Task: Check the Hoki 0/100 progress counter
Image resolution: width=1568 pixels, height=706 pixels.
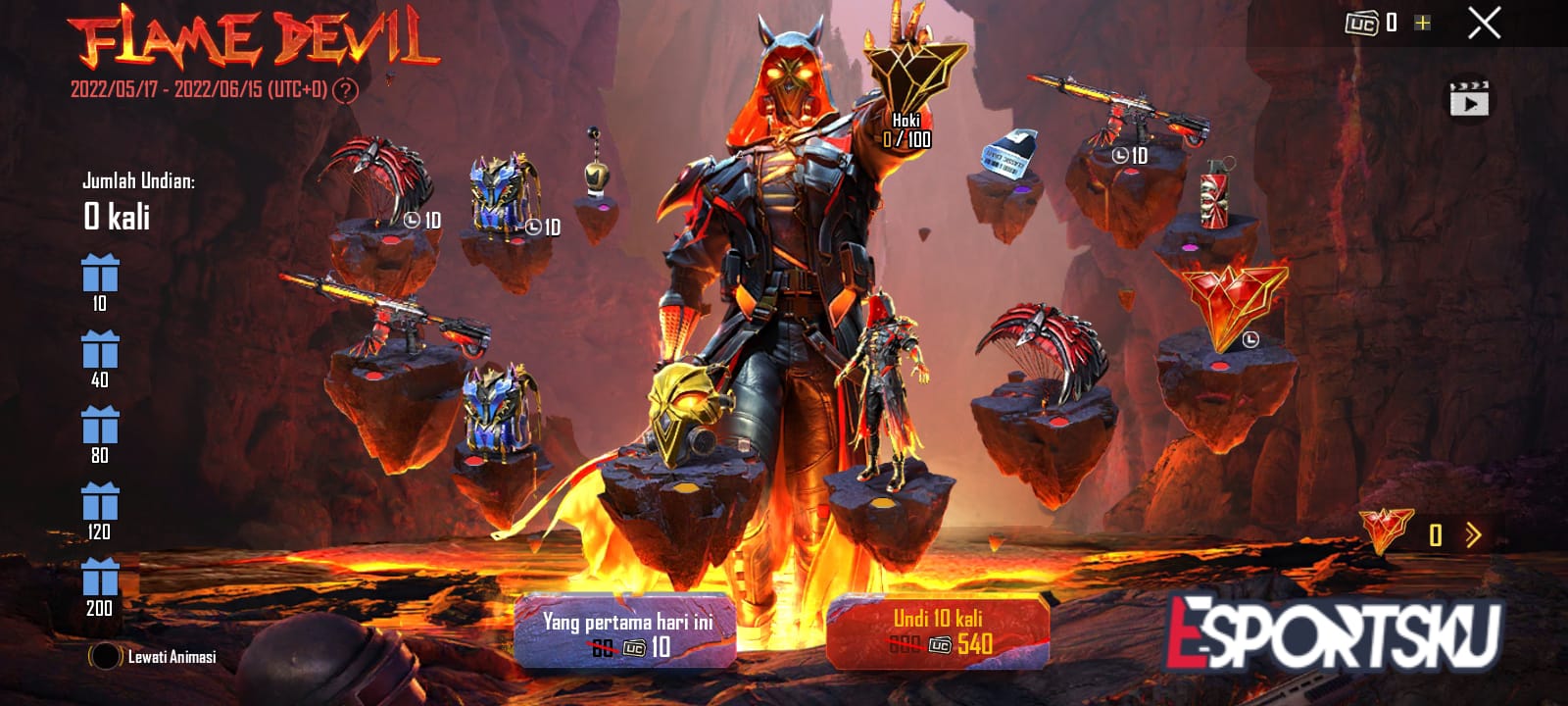Action: tap(909, 127)
